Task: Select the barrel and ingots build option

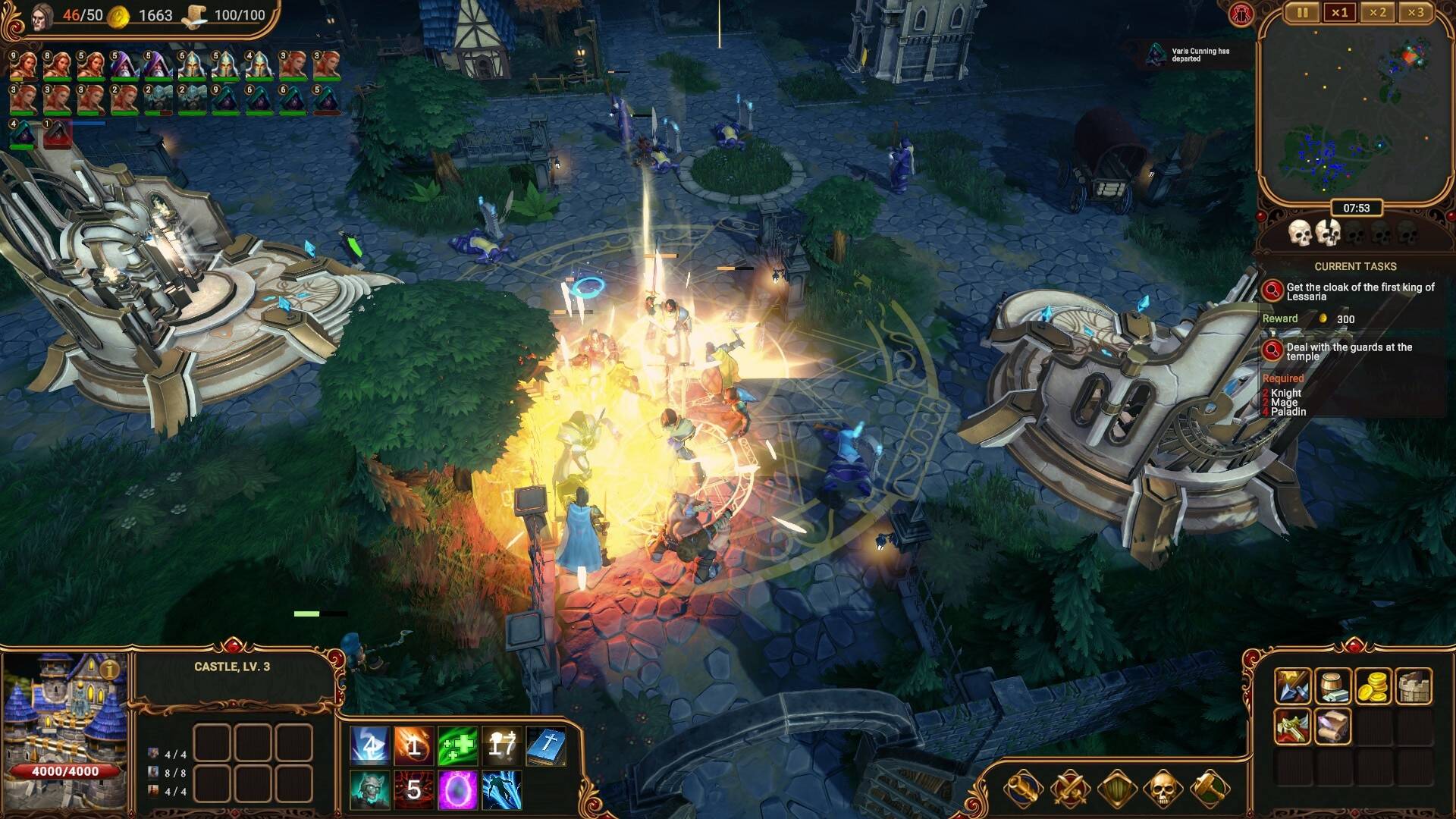Action: coord(1332,686)
